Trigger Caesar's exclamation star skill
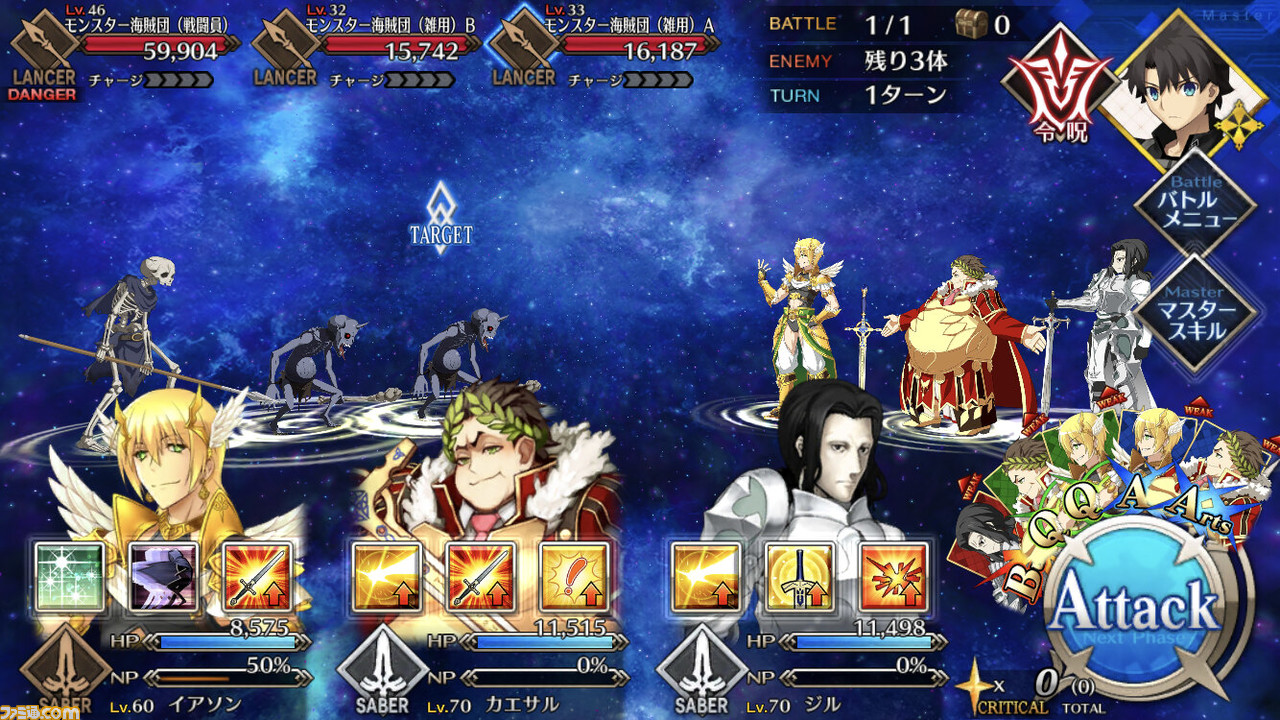Image resolution: width=1280 pixels, height=720 pixels. click(x=575, y=577)
